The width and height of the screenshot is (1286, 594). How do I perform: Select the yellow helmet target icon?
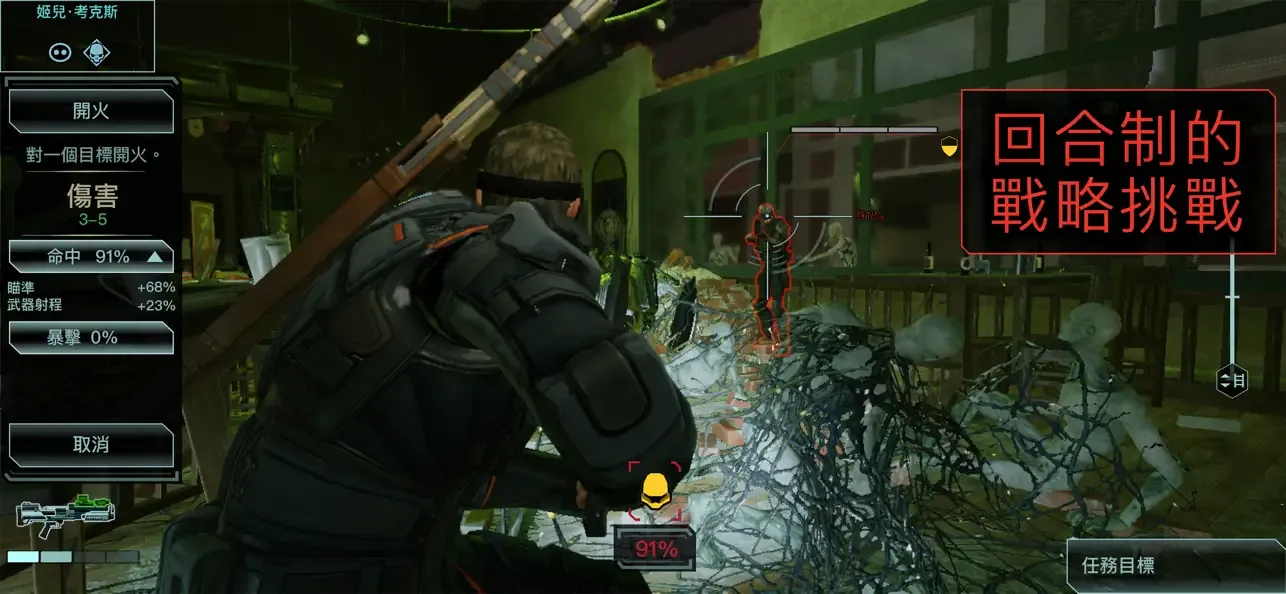coord(654,491)
